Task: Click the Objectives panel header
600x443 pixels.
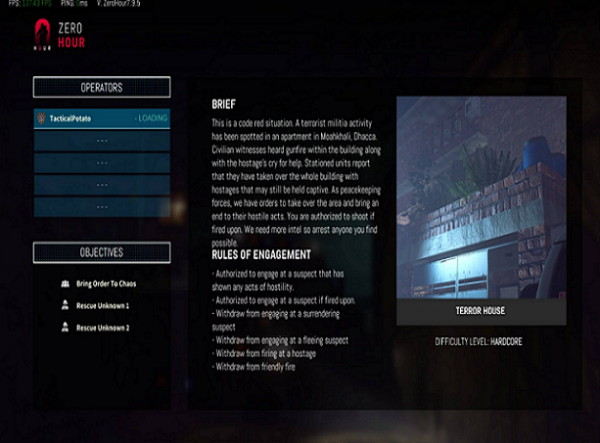Action: 101,252
